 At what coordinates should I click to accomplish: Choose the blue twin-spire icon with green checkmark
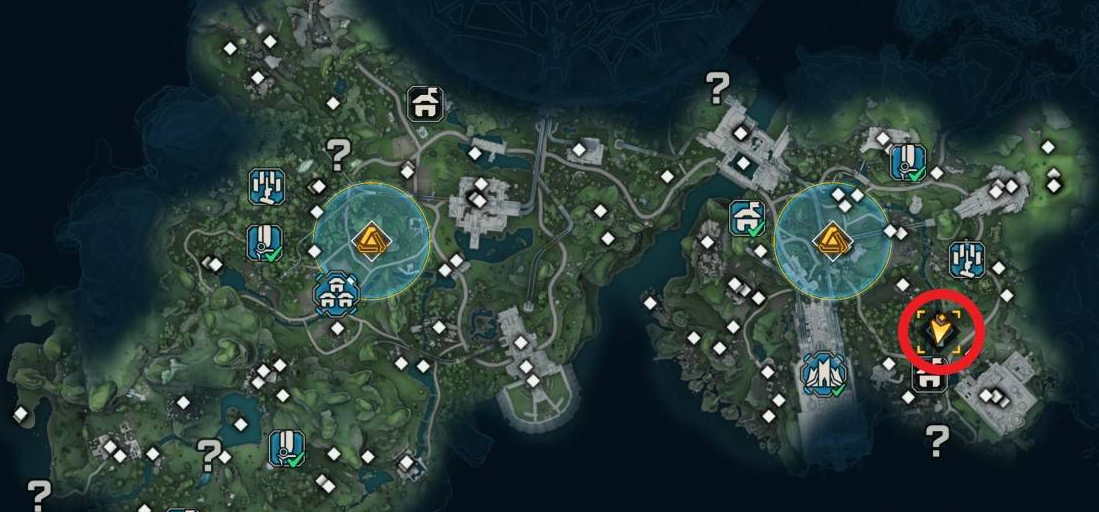point(824,373)
